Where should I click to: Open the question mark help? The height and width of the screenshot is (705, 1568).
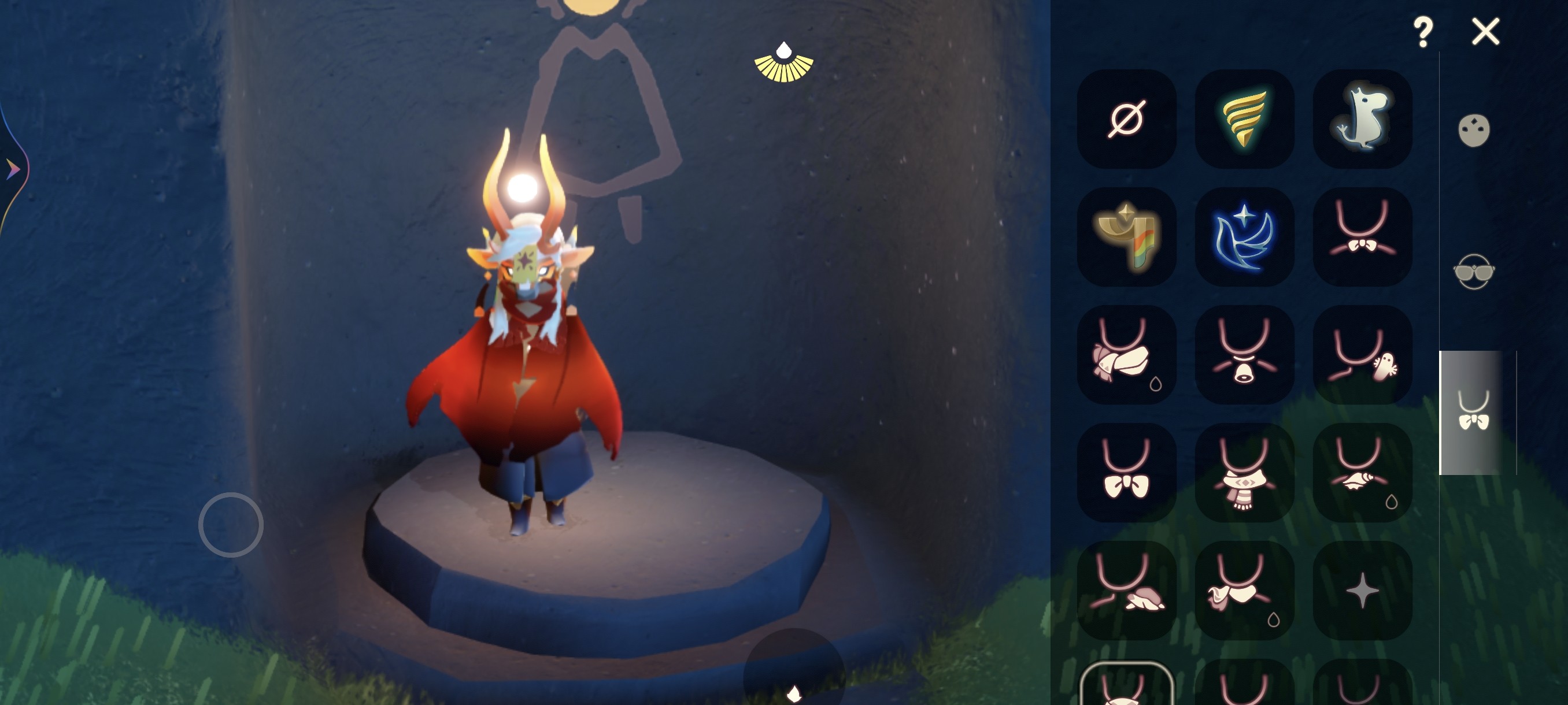1422,32
